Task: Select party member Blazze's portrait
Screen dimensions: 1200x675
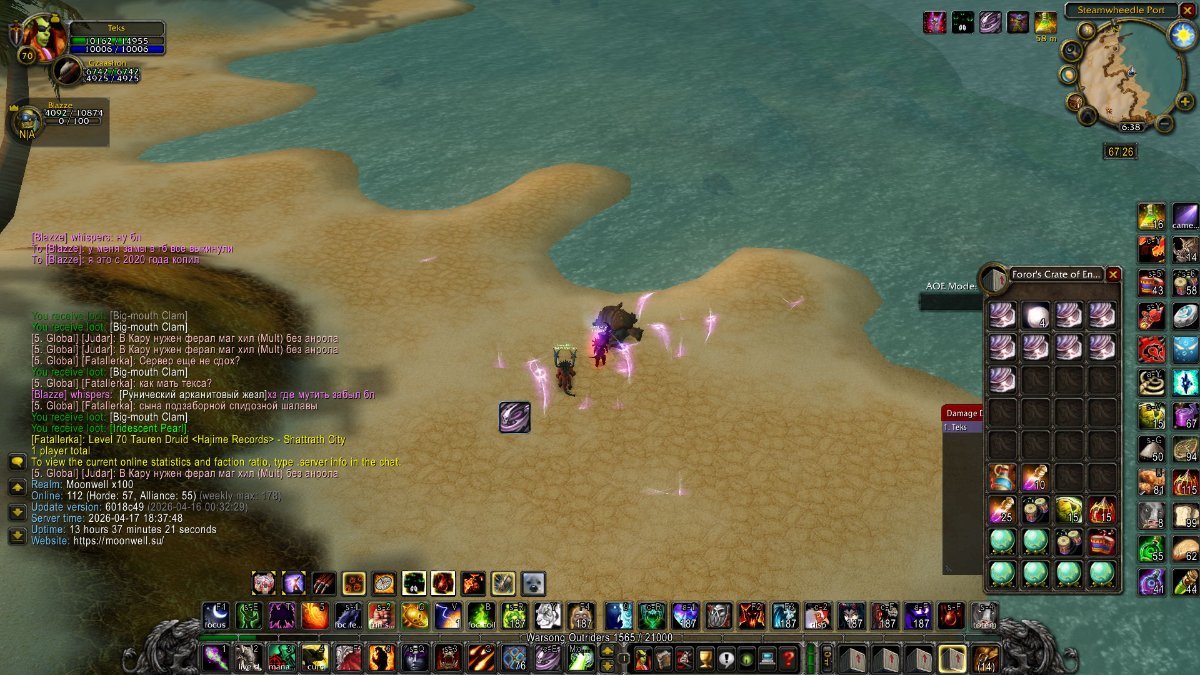Action: click(x=27, y=120)
